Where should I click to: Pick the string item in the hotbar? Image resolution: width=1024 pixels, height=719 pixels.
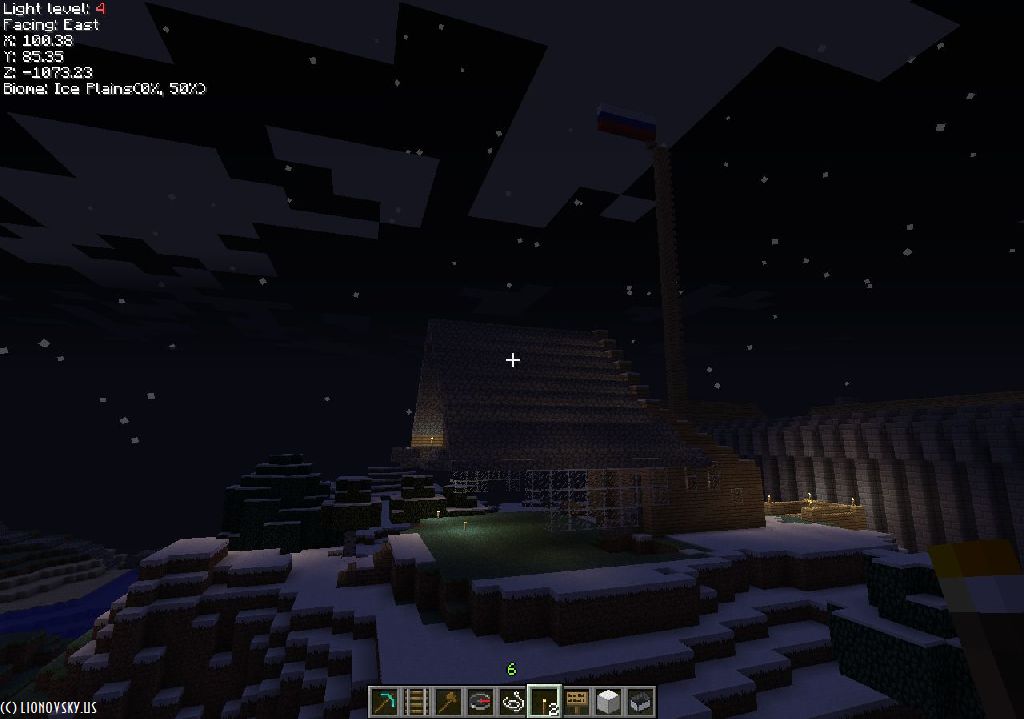coord(512,701)
